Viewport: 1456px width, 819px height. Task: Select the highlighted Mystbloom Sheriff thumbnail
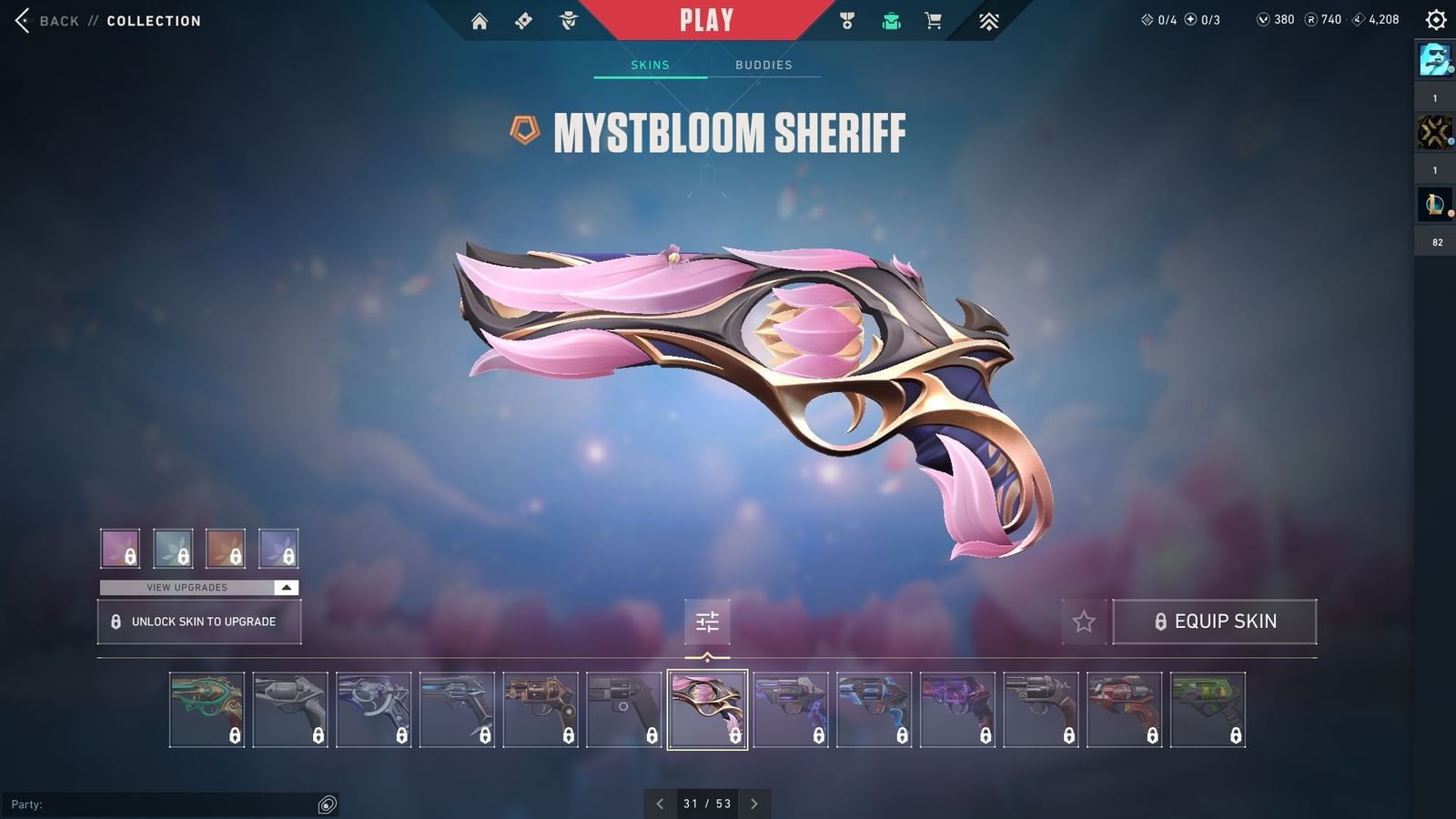[707, 709]
